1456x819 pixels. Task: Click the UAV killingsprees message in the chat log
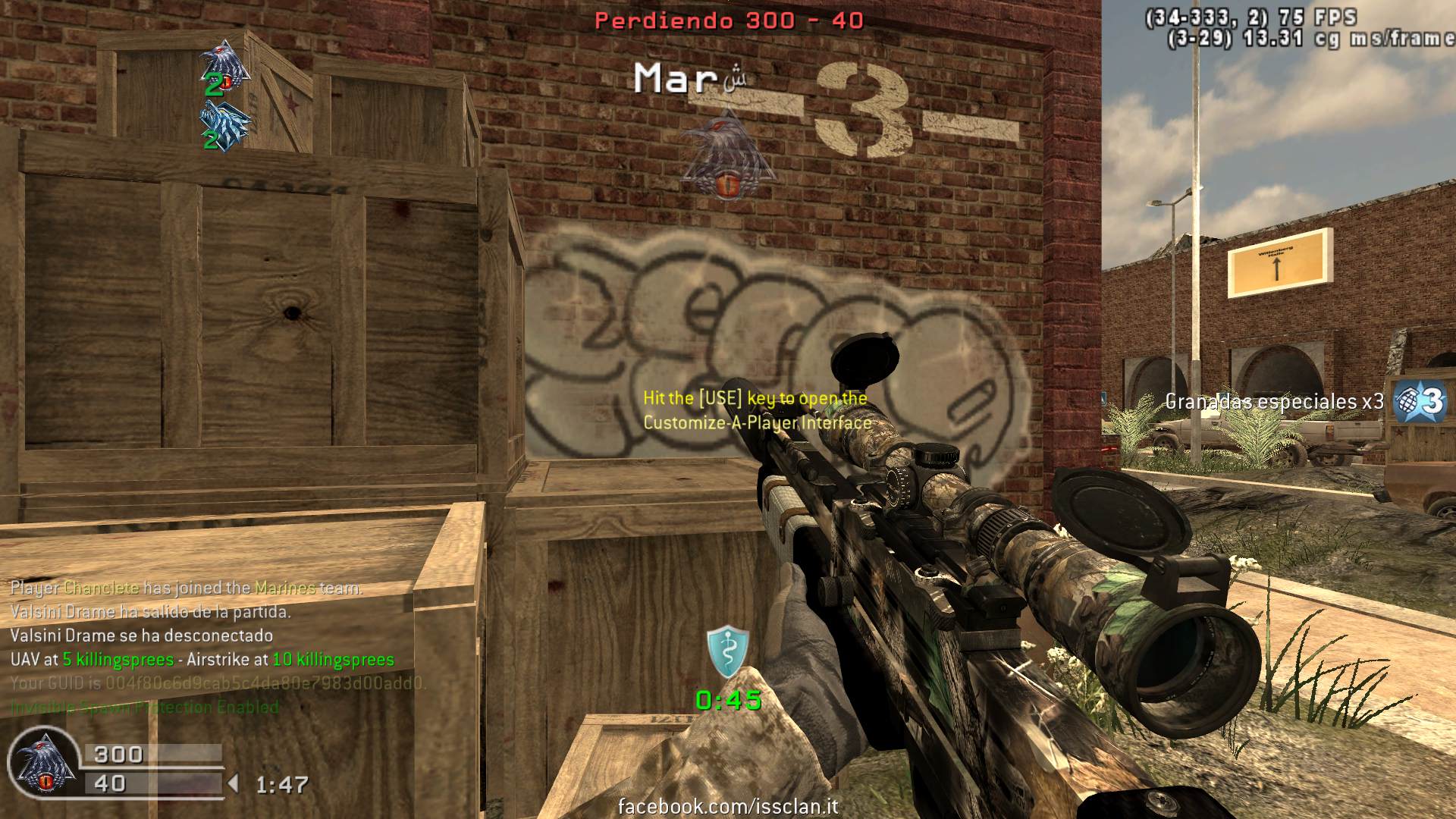tap(202, 660)
